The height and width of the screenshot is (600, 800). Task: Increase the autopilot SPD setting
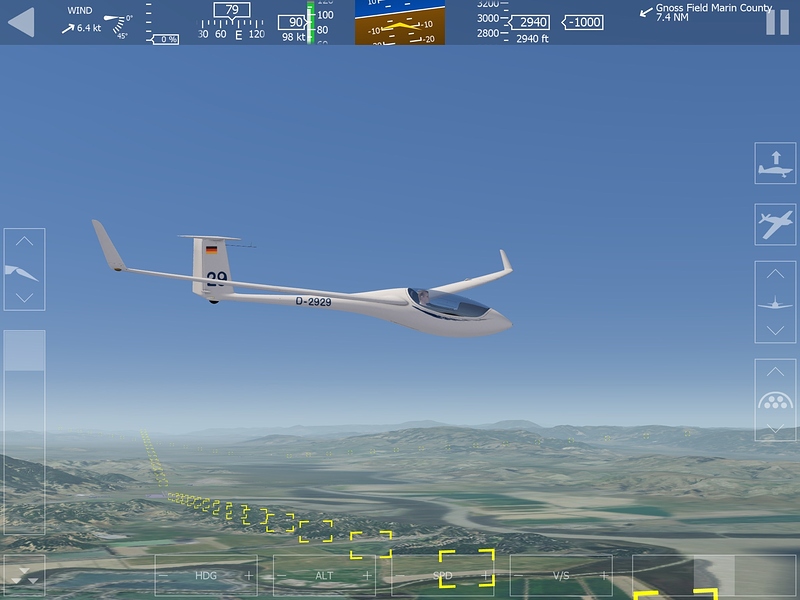pyautogui.click(x=486, y=576)
